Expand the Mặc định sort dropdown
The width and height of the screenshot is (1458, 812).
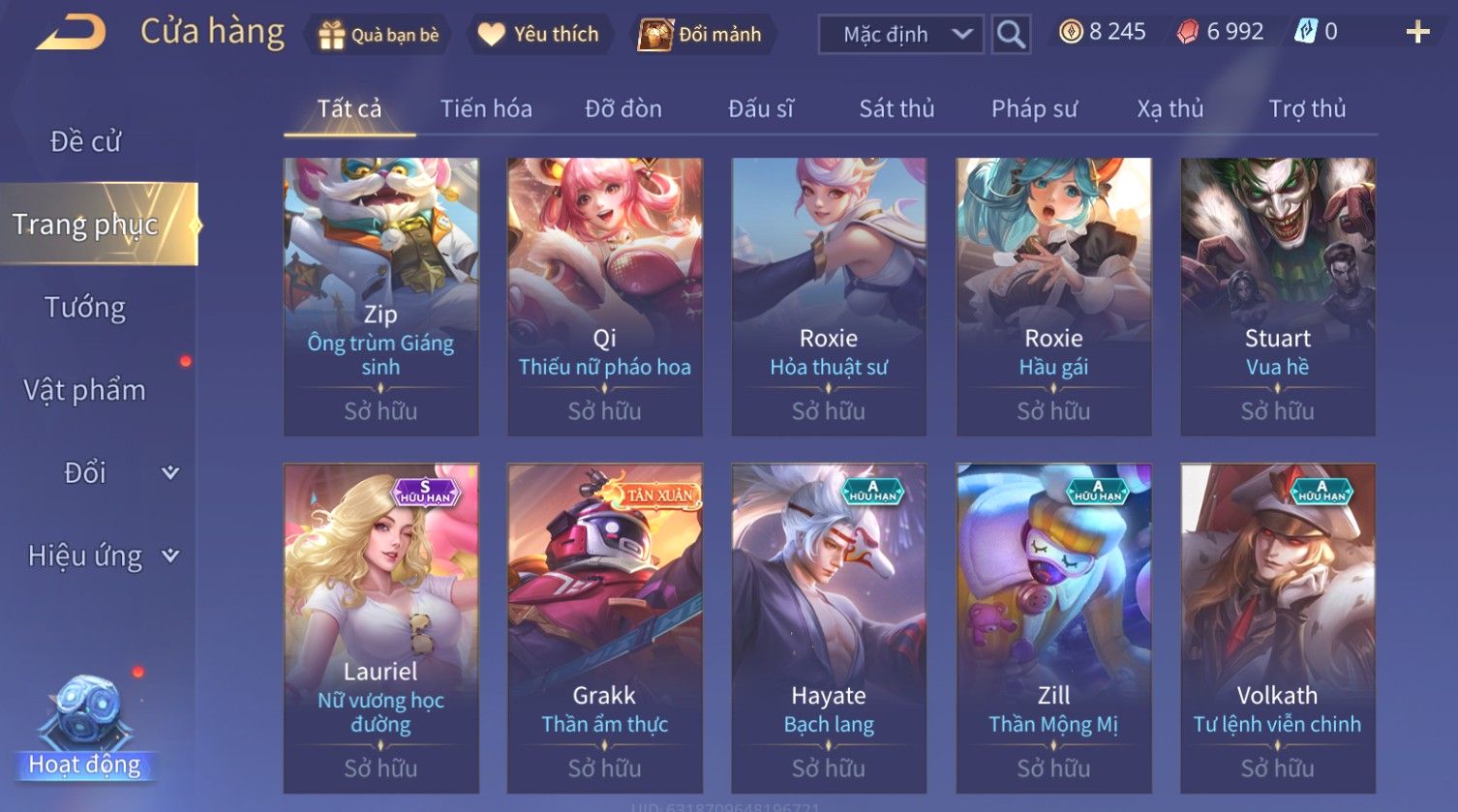(x=901, y=35)
